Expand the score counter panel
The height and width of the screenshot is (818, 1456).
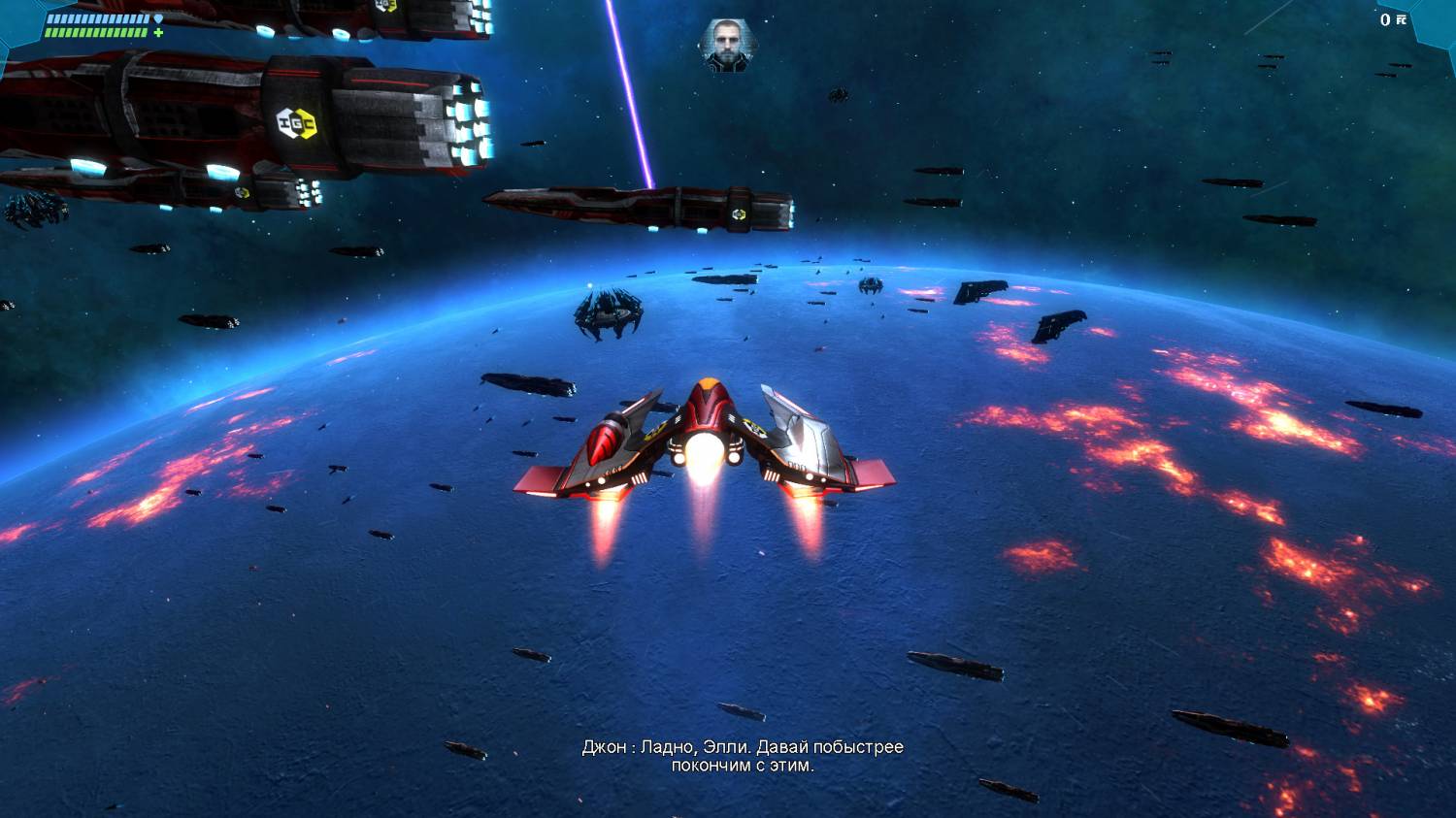tap(1395, 19)
